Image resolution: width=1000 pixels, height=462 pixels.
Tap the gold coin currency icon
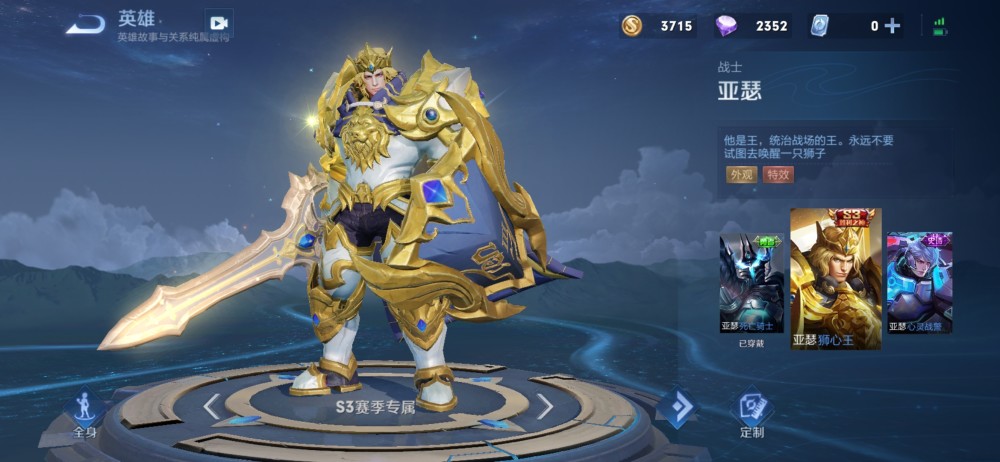632,26
